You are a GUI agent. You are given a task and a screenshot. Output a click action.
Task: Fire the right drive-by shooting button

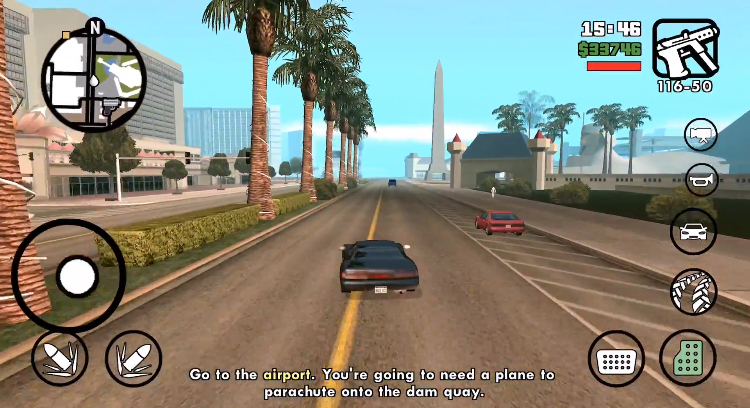tap(133, 358)
